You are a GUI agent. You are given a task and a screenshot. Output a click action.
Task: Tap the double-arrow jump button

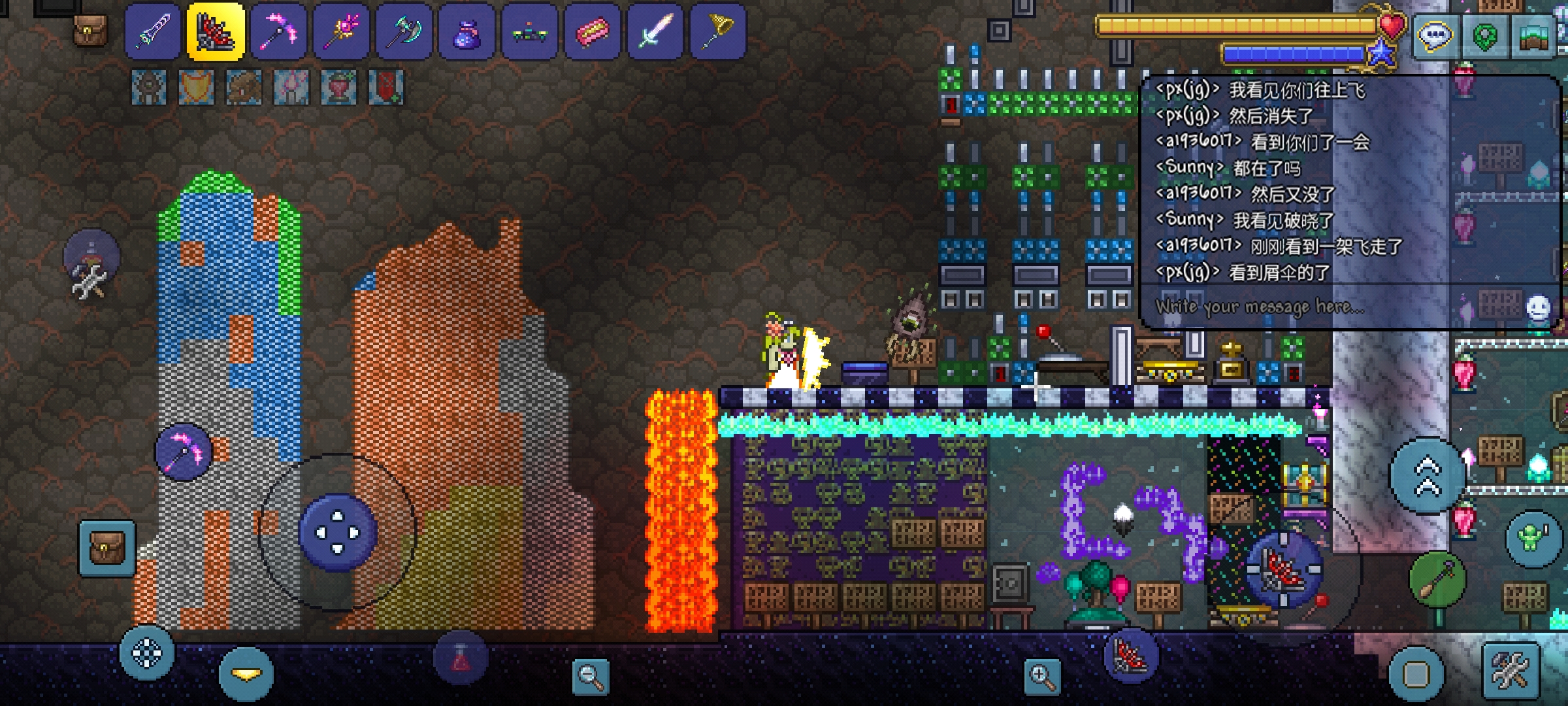coord(1428,476)
